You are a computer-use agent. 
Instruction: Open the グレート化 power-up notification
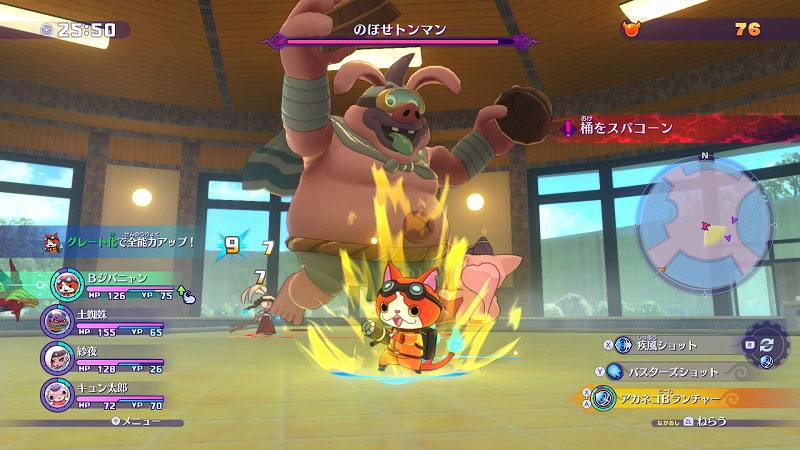pos(125,242)
